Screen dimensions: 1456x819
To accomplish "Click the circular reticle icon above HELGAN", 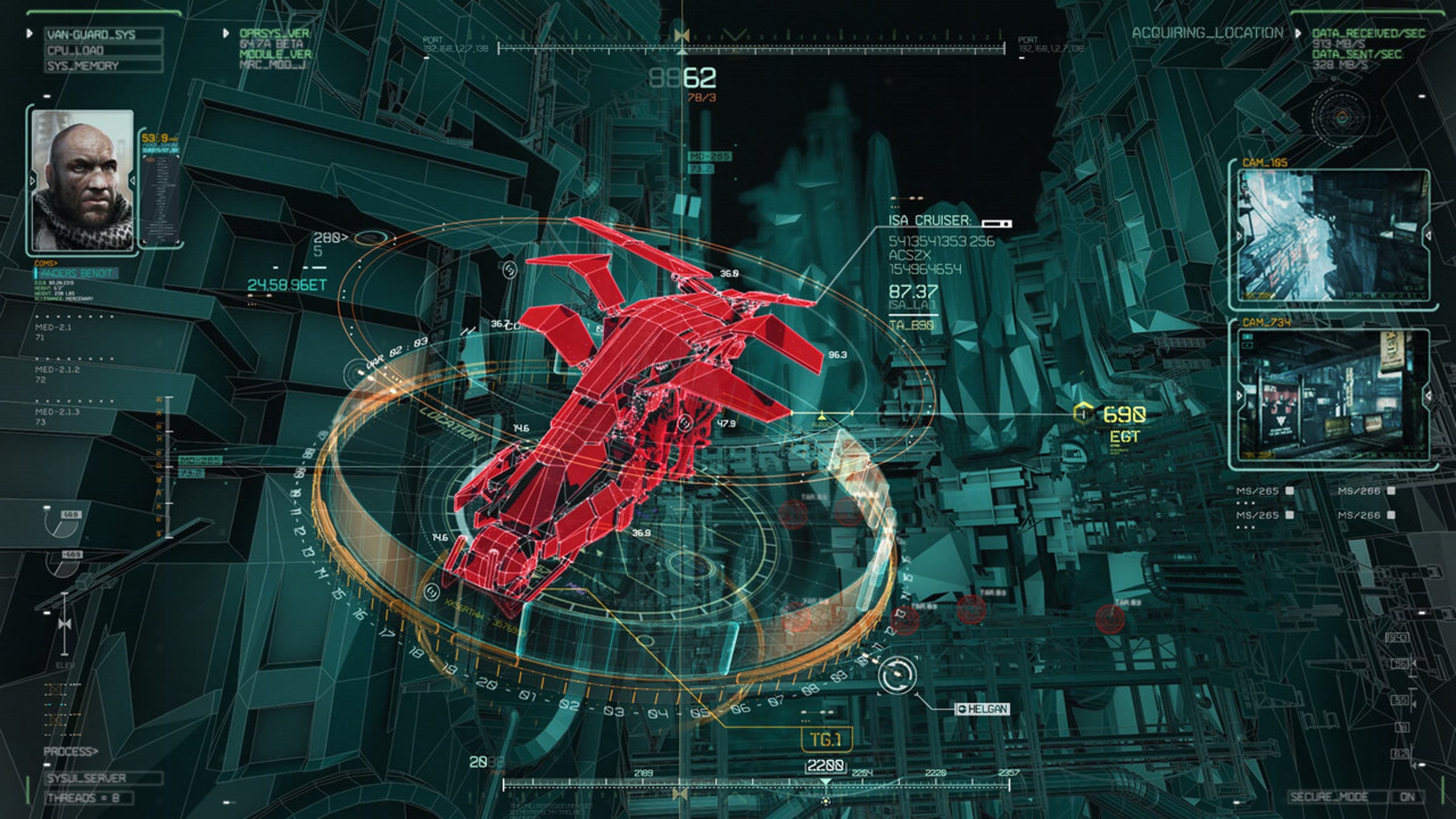I will (897, 675).
